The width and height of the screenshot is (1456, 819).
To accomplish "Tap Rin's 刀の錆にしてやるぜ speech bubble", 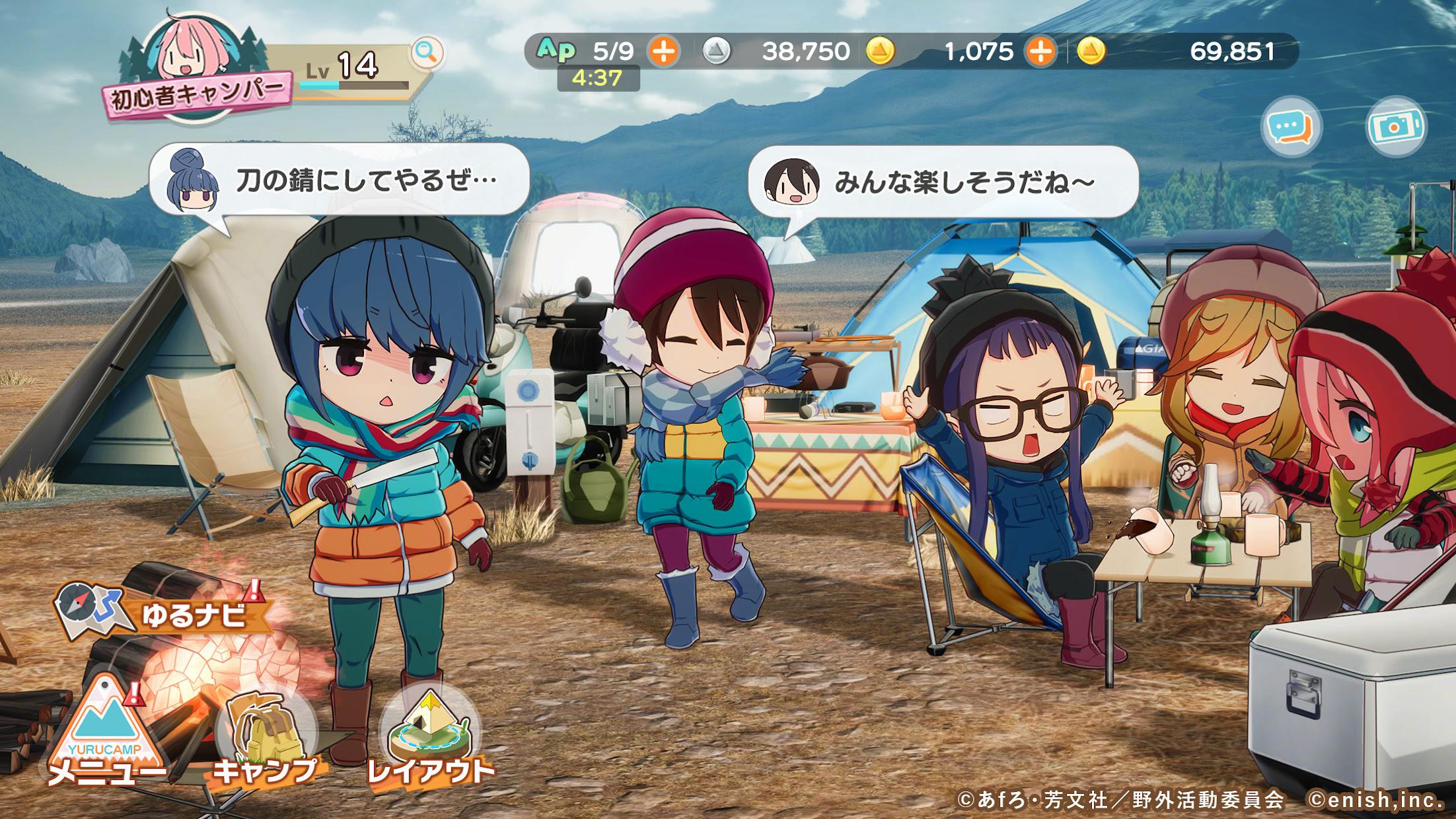I will click(340, 180).
